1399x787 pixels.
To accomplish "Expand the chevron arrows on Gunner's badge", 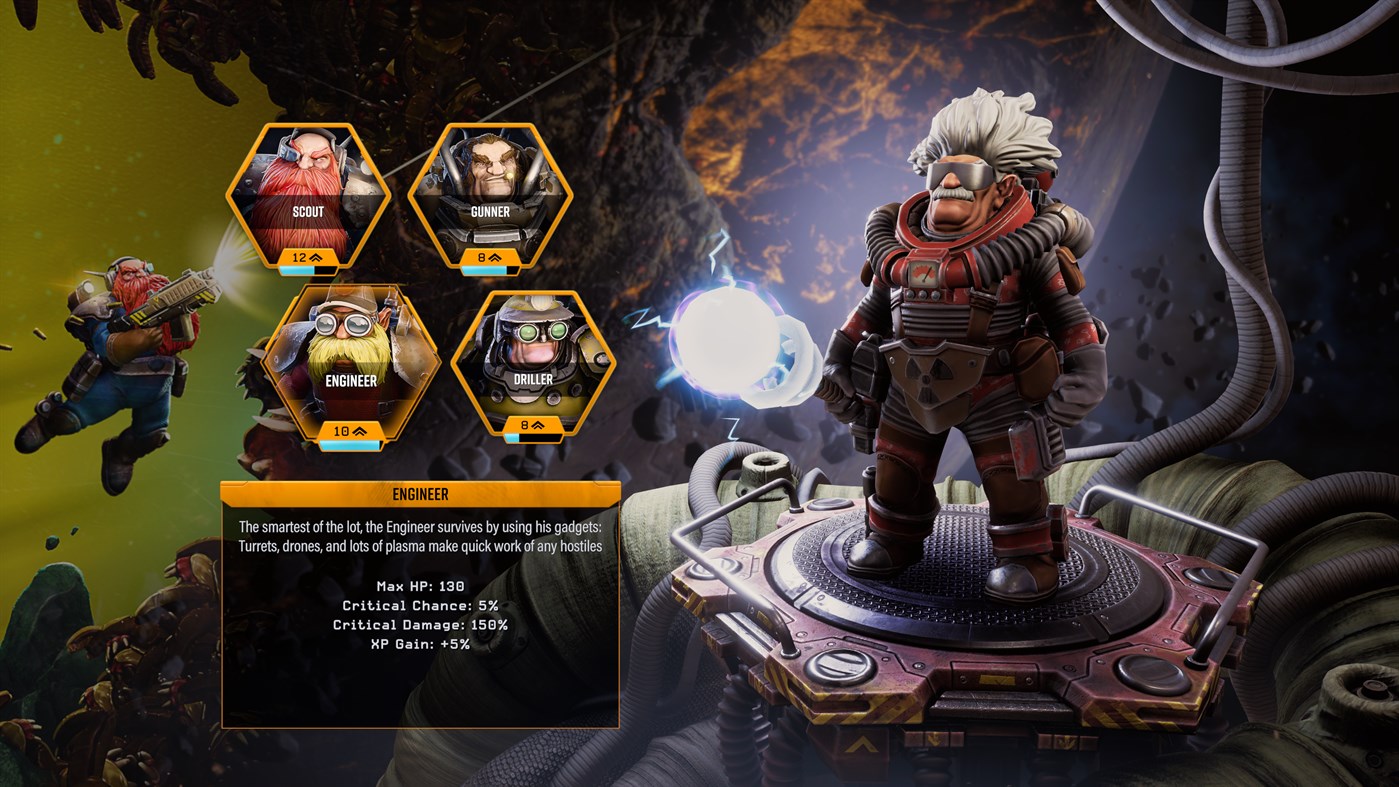I will pyautogui.click(x=495, y=256).
